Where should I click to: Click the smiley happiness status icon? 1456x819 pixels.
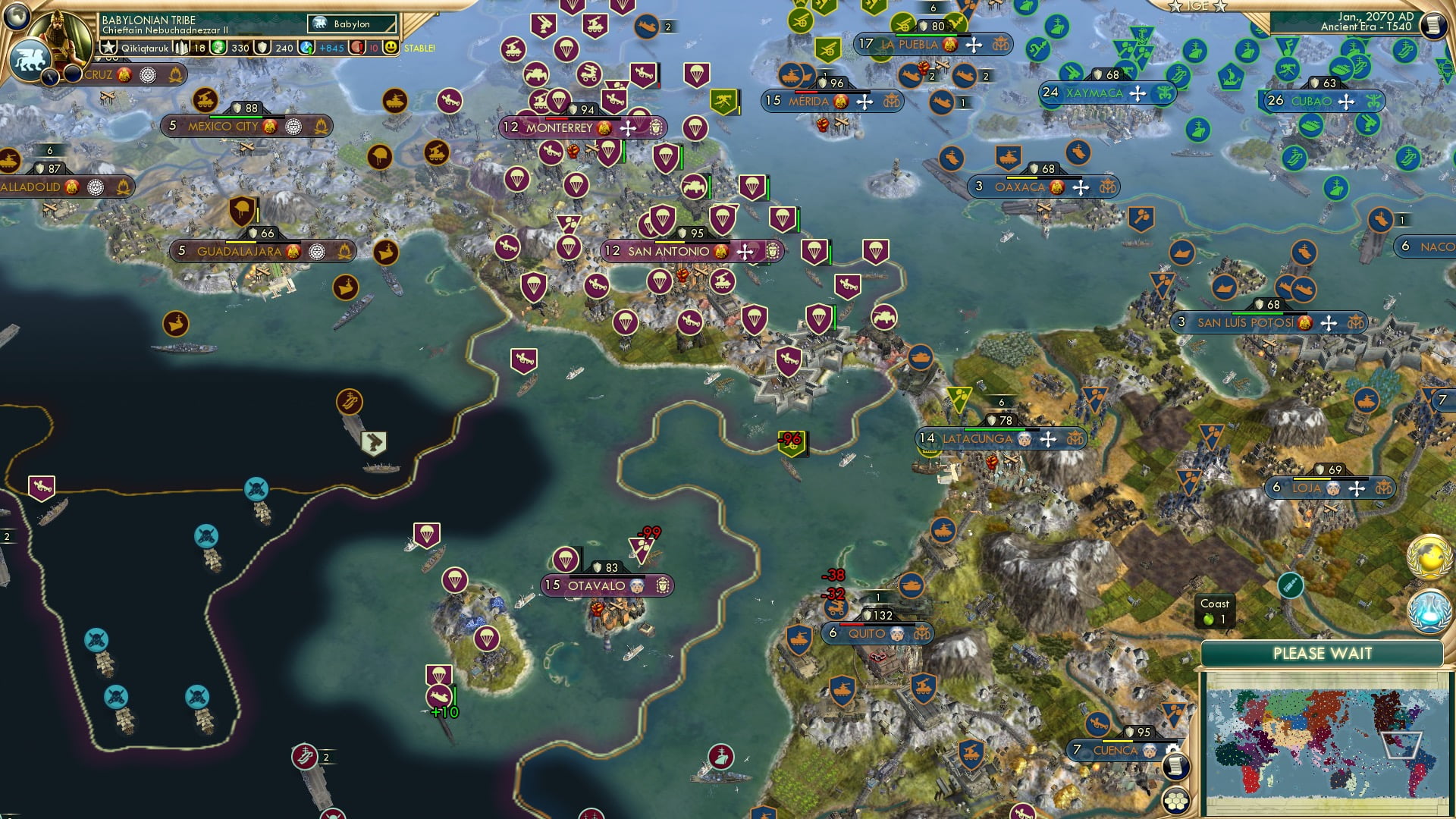point(391,48)
